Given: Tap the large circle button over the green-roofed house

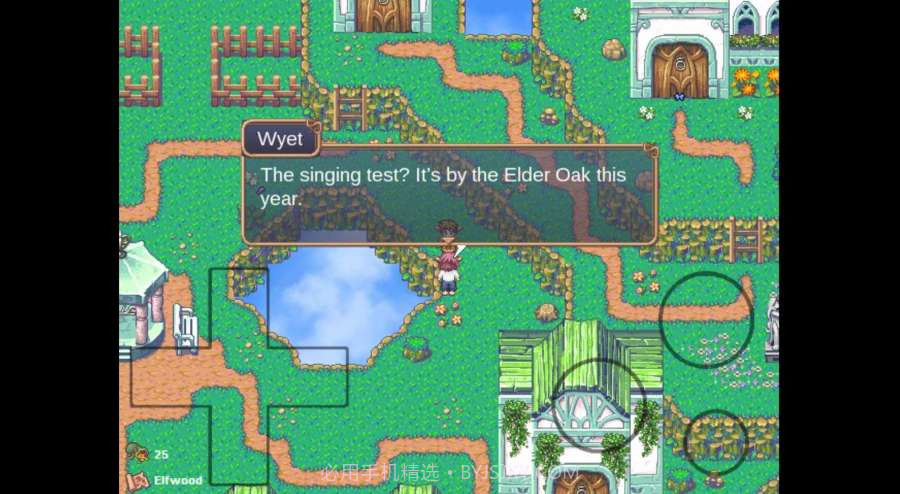Looking at the screenshot, I should pos(600,404).
